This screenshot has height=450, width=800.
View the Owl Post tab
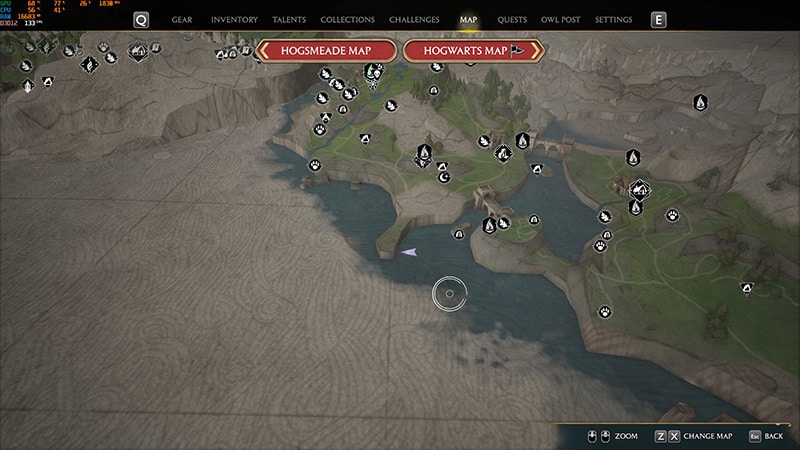click(x=560, y=20)
